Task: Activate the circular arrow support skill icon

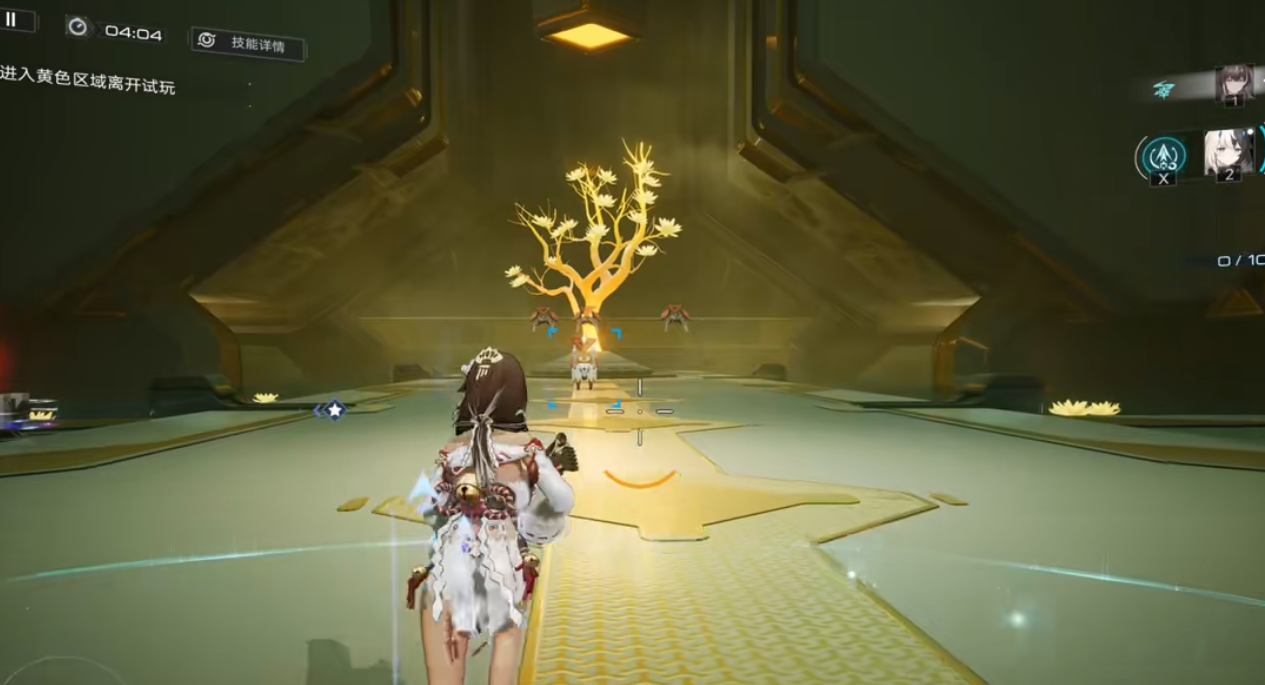Action: (1164, 155)
